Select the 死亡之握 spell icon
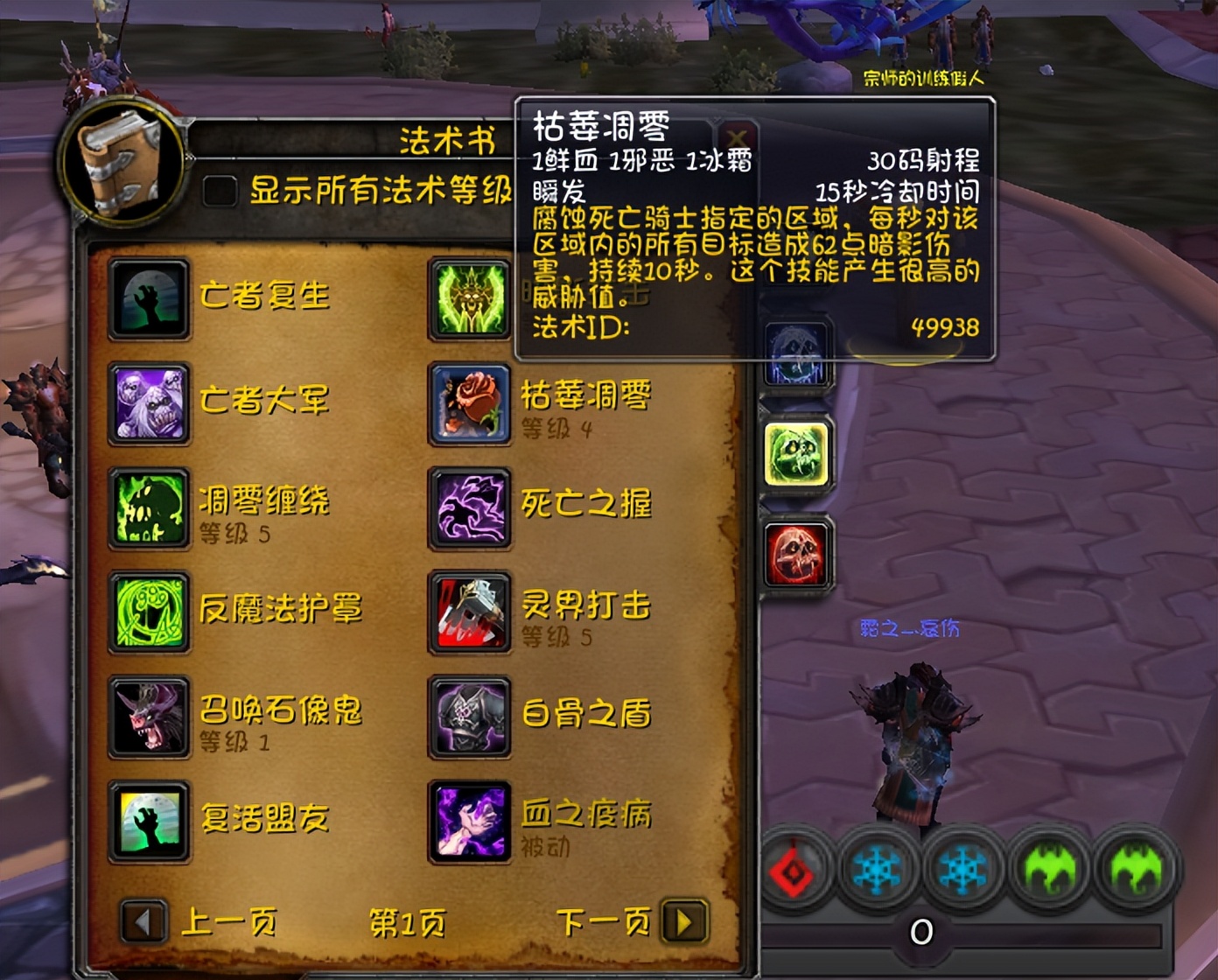The width and height of the screenshot is (1218, 980). tap(470, 507)
